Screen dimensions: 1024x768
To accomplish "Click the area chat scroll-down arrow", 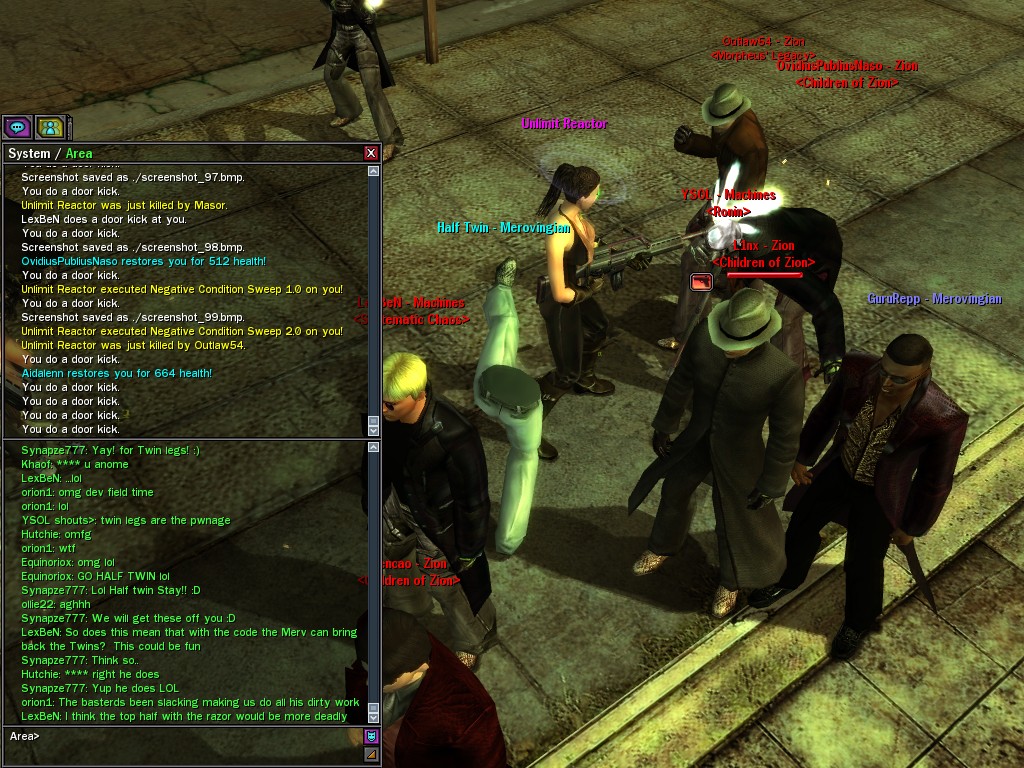I will pos(374,716).
